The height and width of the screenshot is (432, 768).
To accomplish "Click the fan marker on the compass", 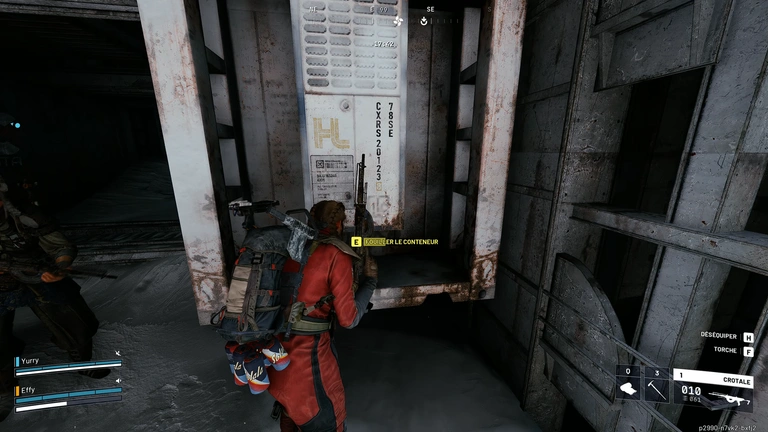I will coord(397,19).
